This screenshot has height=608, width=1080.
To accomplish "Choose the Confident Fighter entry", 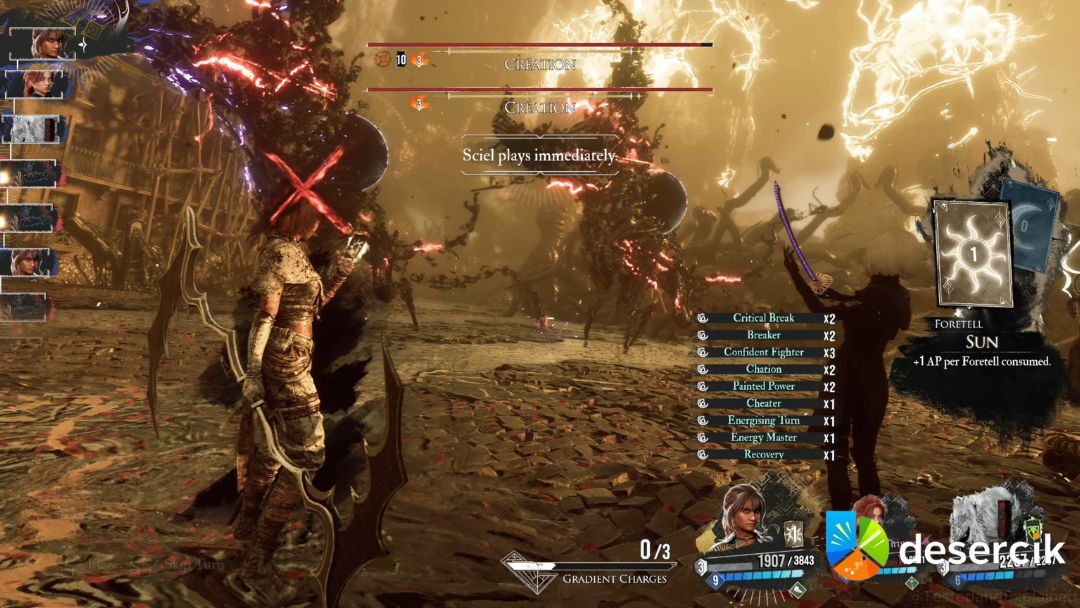I will pos(764,353).
